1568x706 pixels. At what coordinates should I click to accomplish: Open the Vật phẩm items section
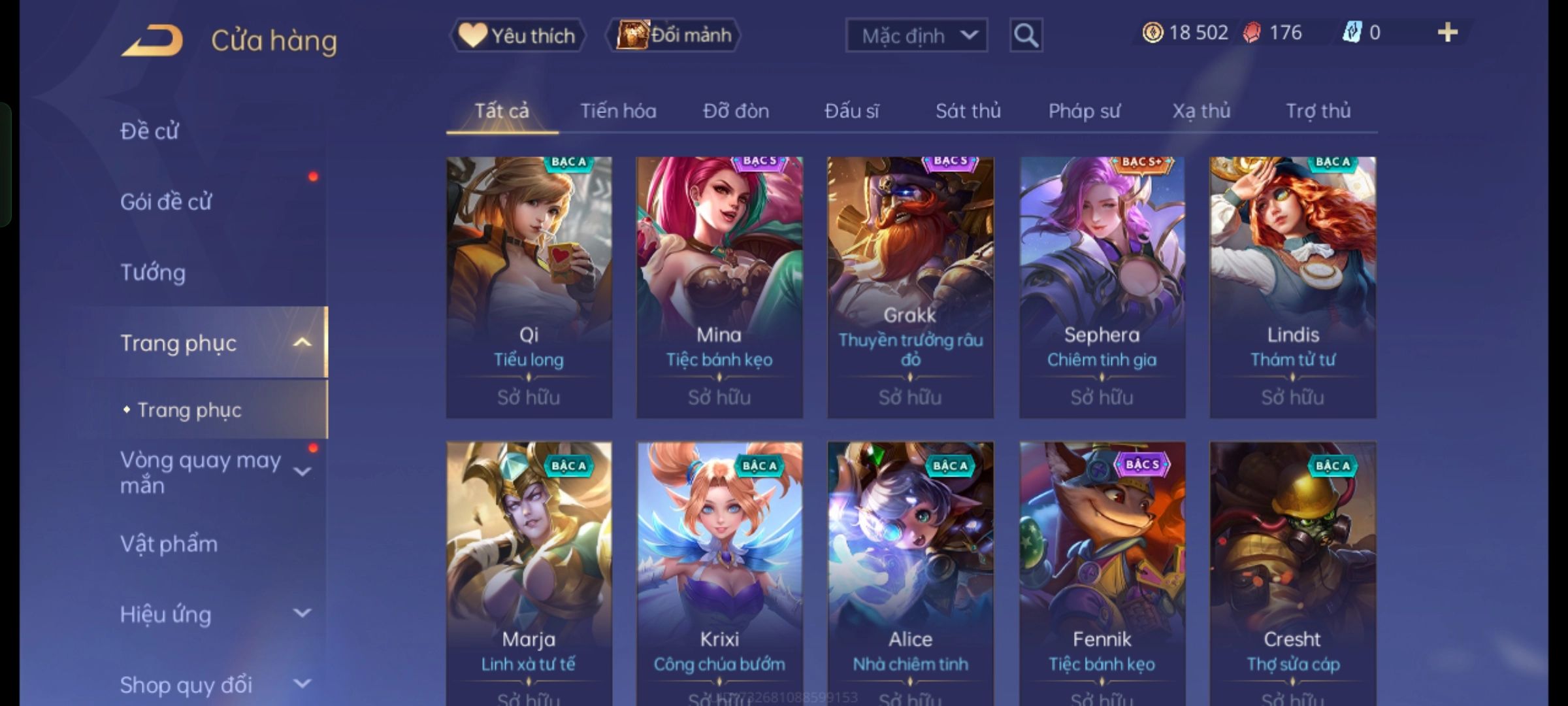[169, 544]
